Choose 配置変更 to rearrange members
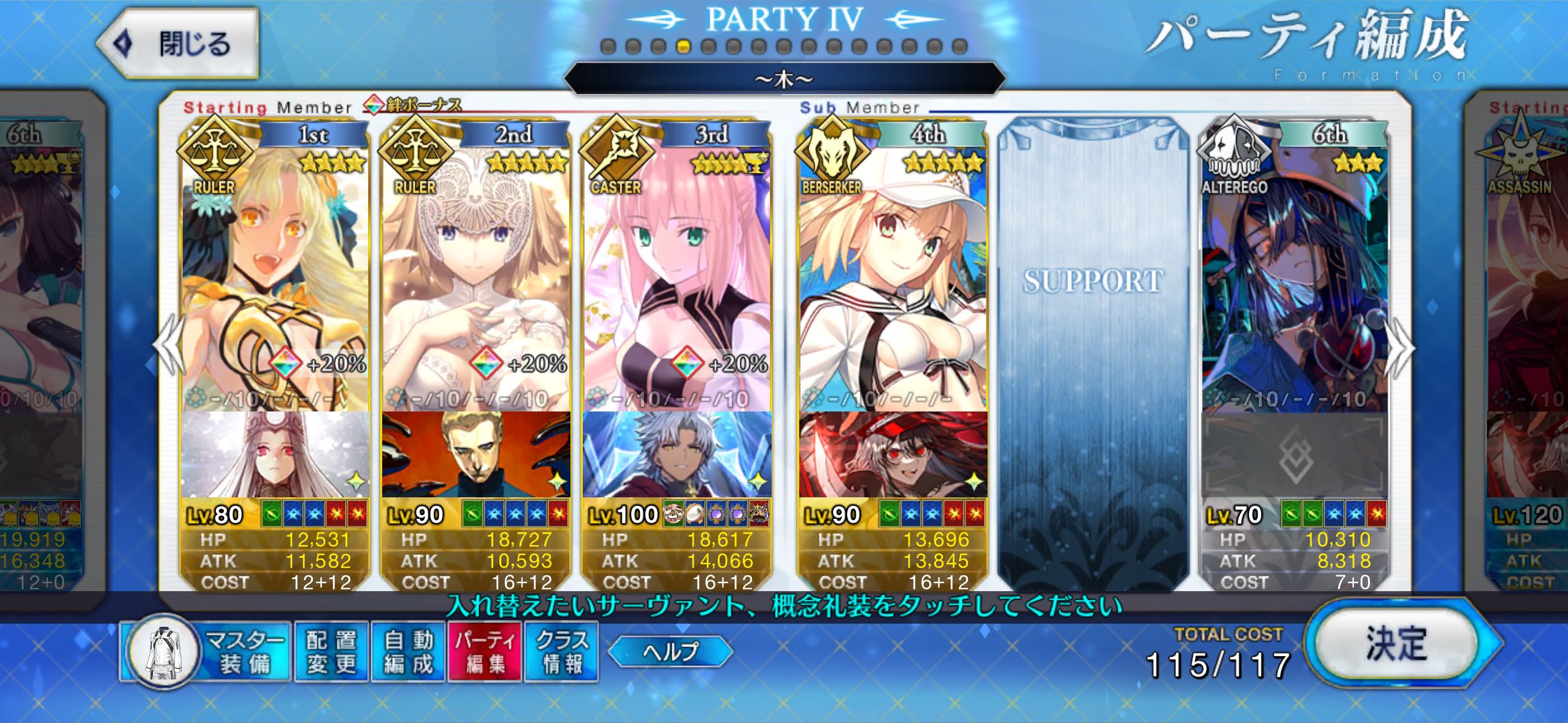Screen dimensions: 1568x723 (x=331, y=652)
